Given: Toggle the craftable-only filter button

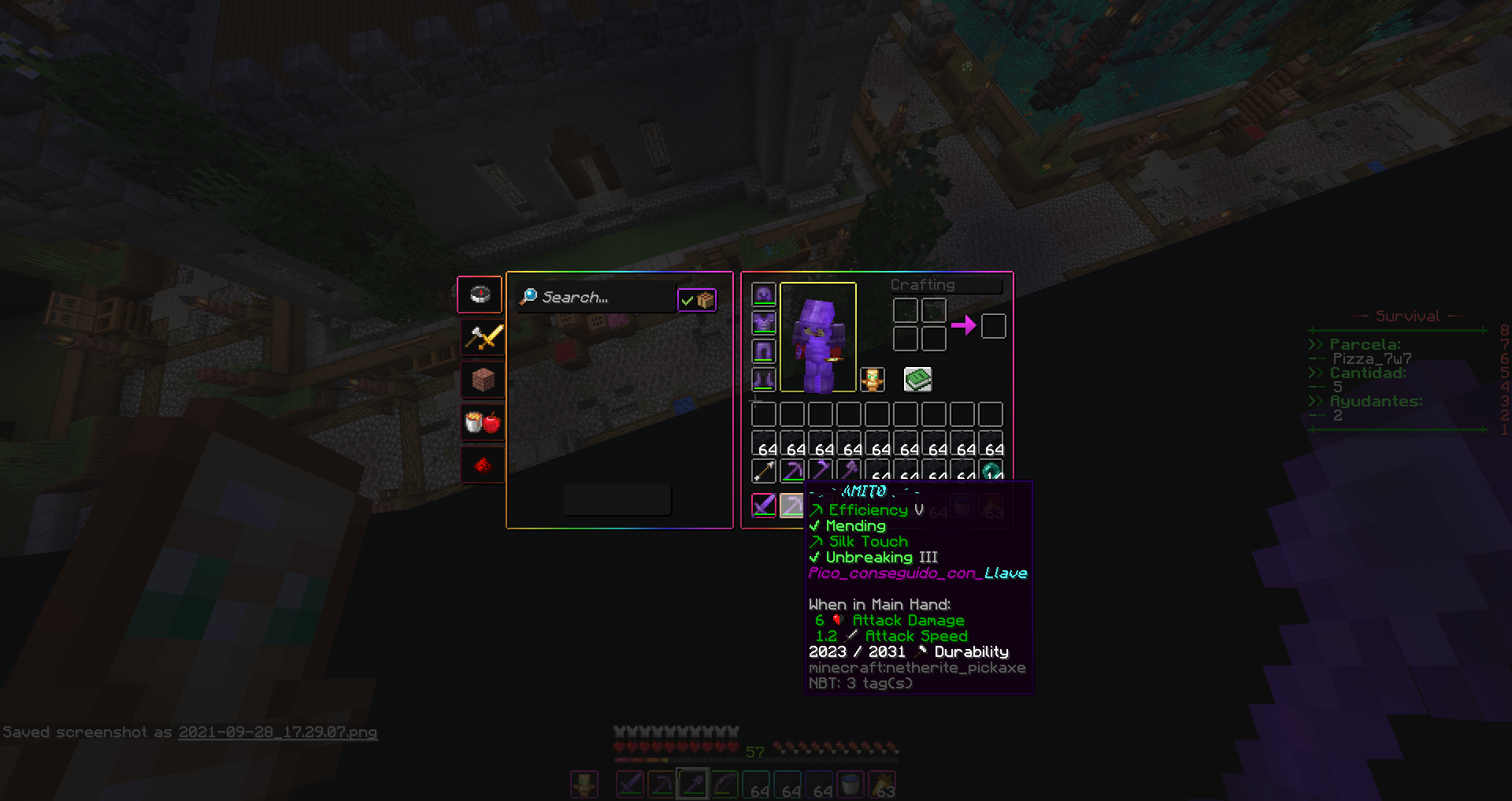Looking at the screenshot, I should 697,300.
